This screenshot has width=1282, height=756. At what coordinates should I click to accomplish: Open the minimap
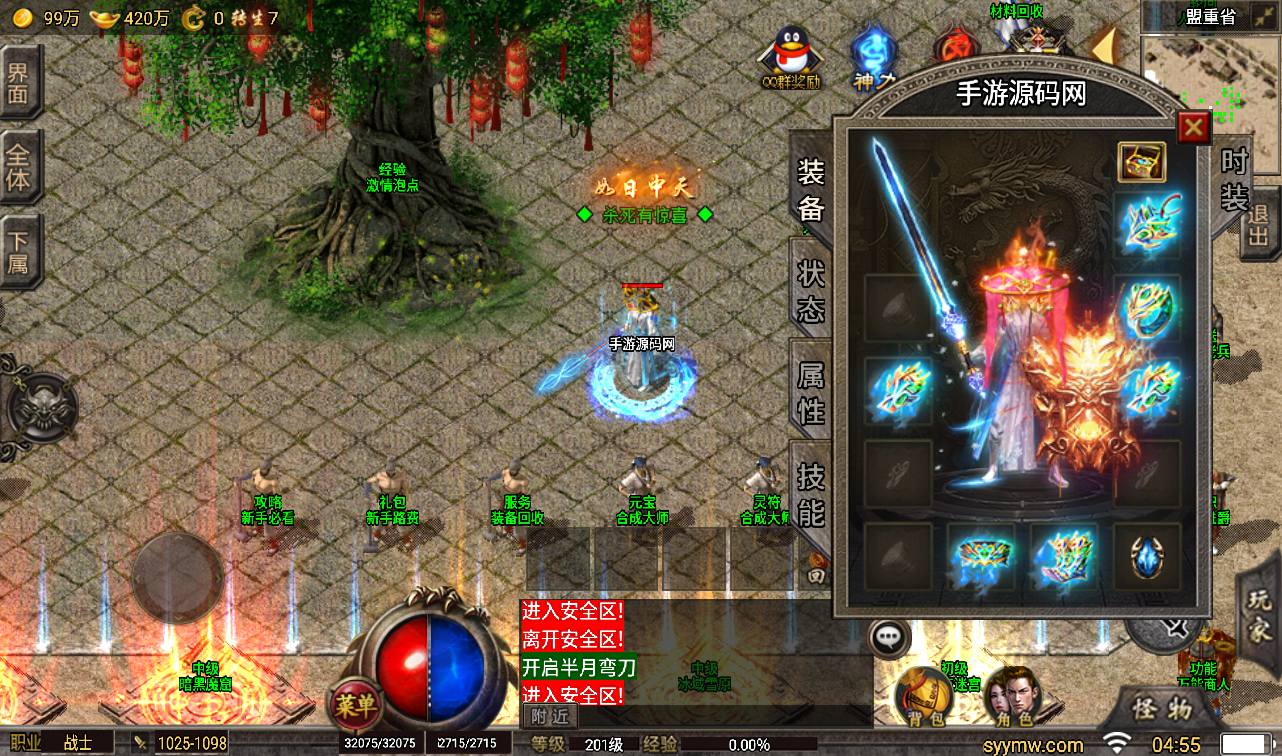1211,92
